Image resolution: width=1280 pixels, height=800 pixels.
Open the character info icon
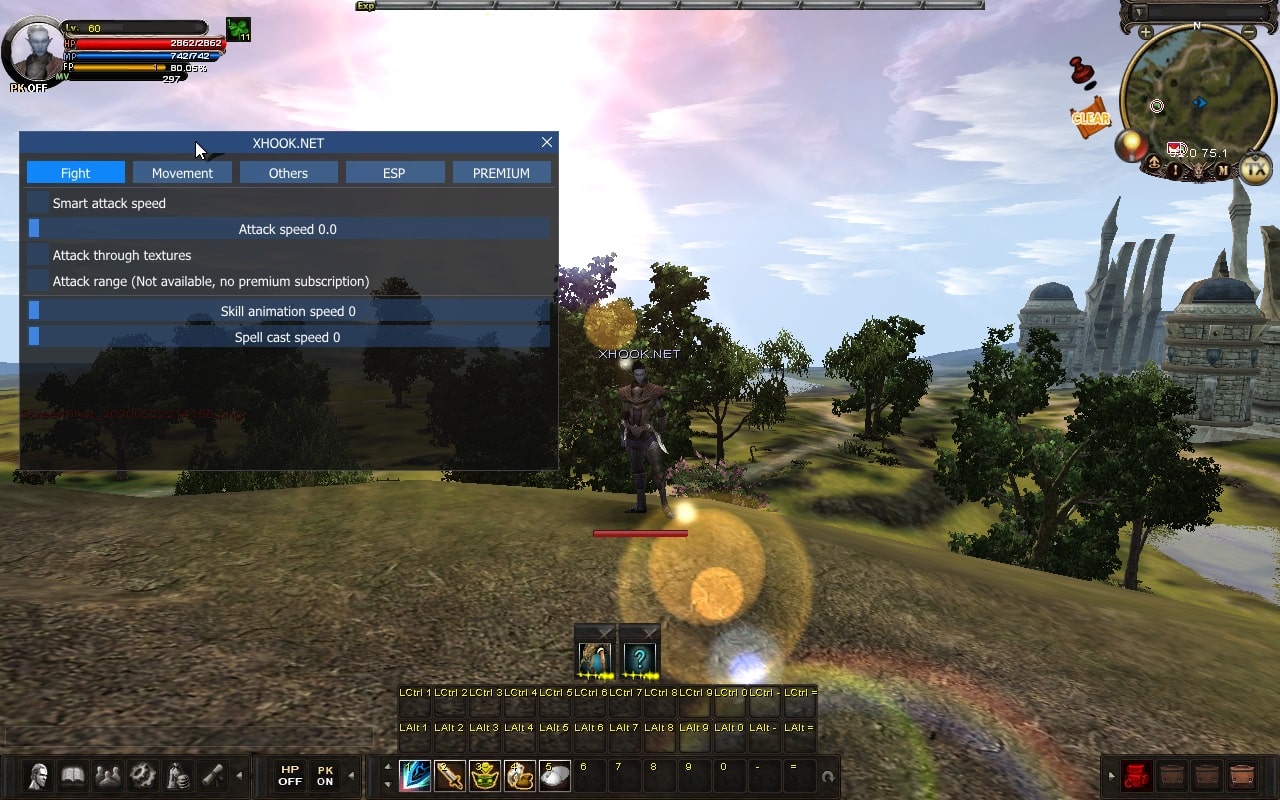38,775
